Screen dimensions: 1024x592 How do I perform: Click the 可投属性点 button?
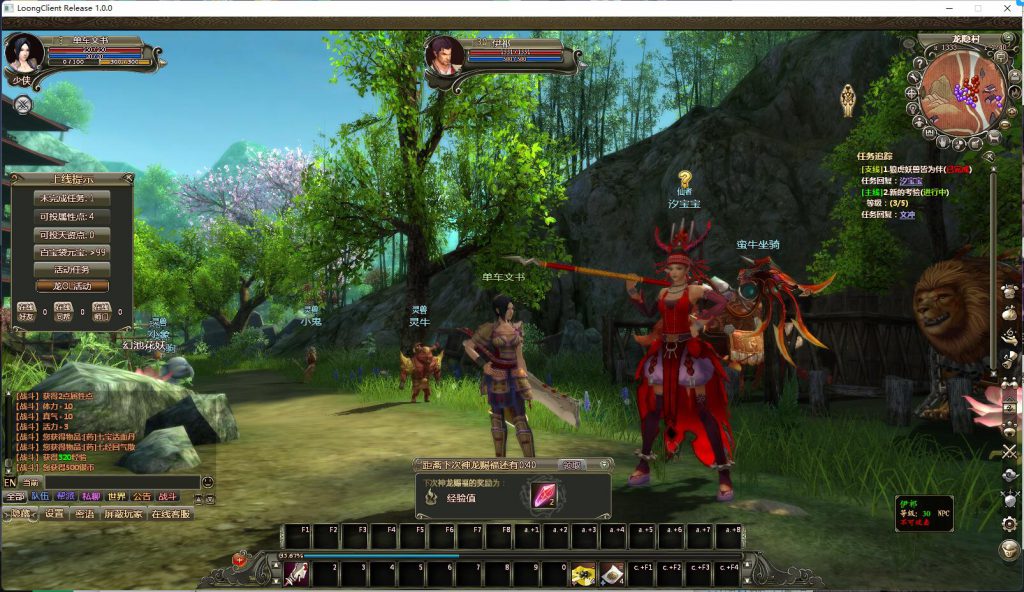[72, 216]
